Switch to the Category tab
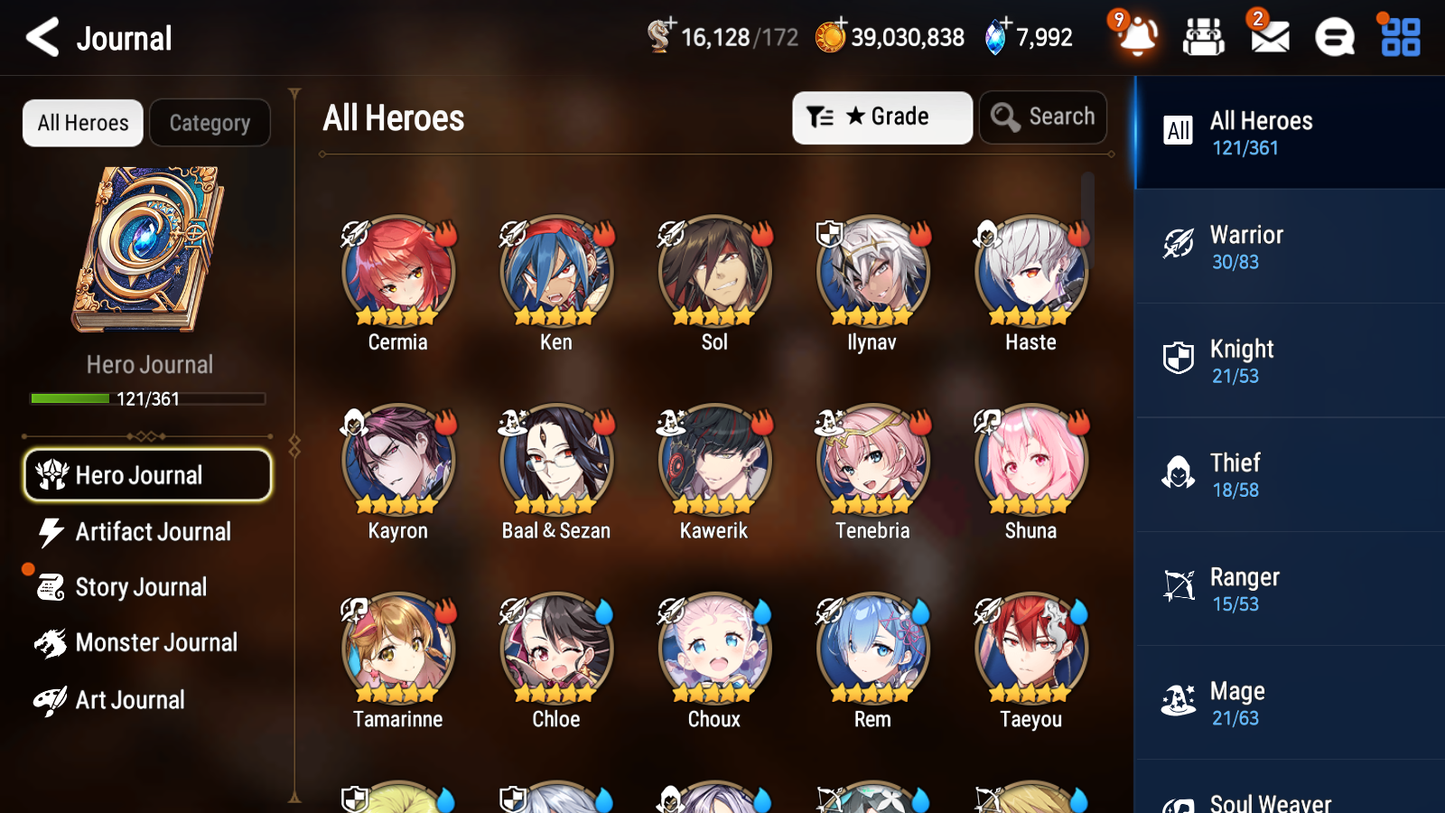1445x813 pixels. click(209, 123)
